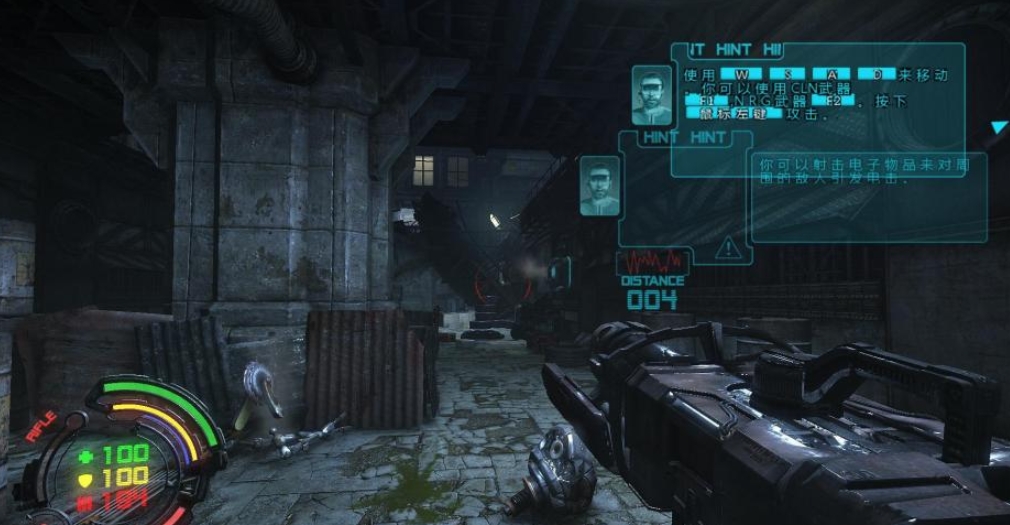The image size is (1010, 525).
Task: Click the small cyan arrow beside the hints
Action: (x=998, y=128)
